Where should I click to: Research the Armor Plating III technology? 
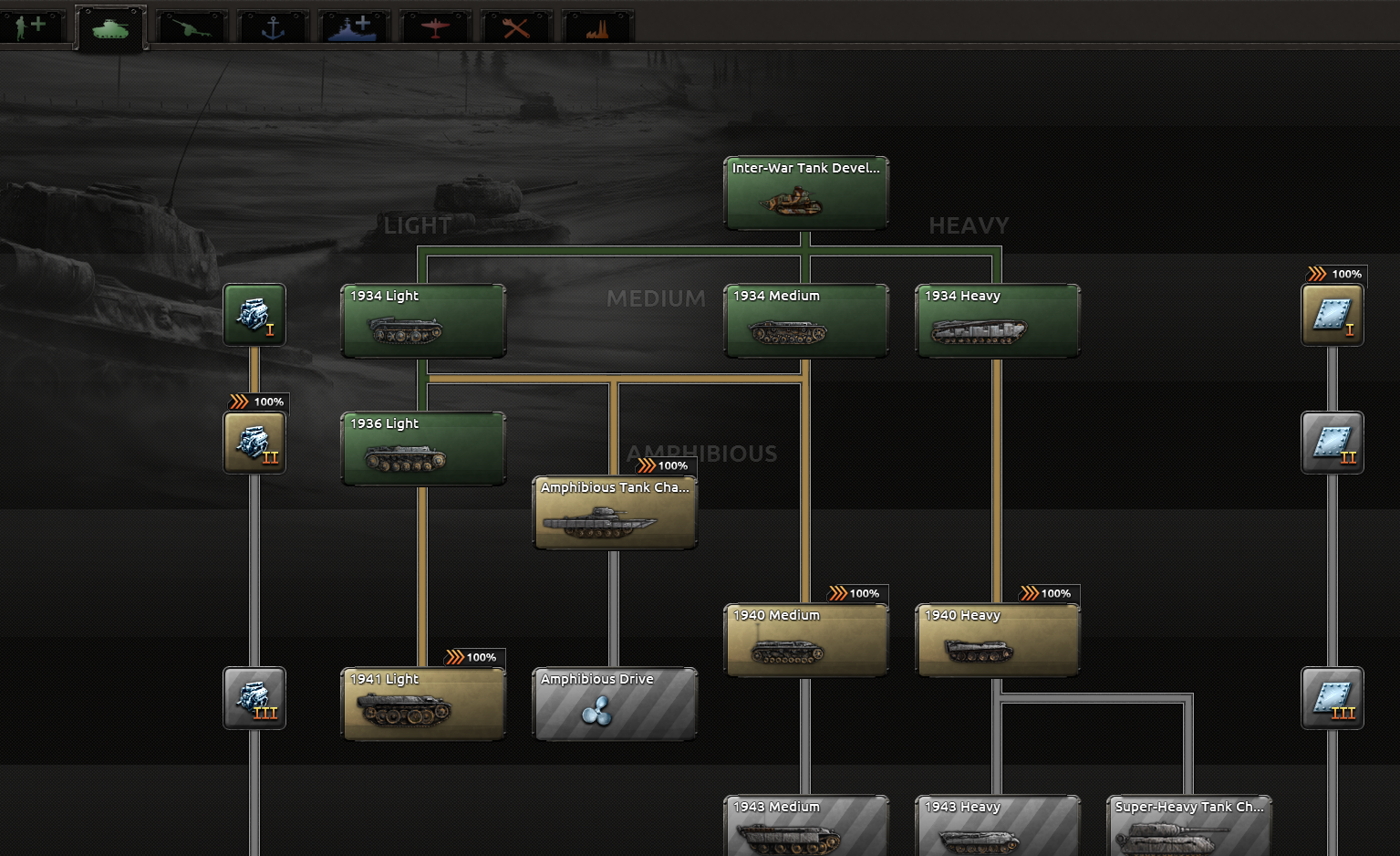1333,697
